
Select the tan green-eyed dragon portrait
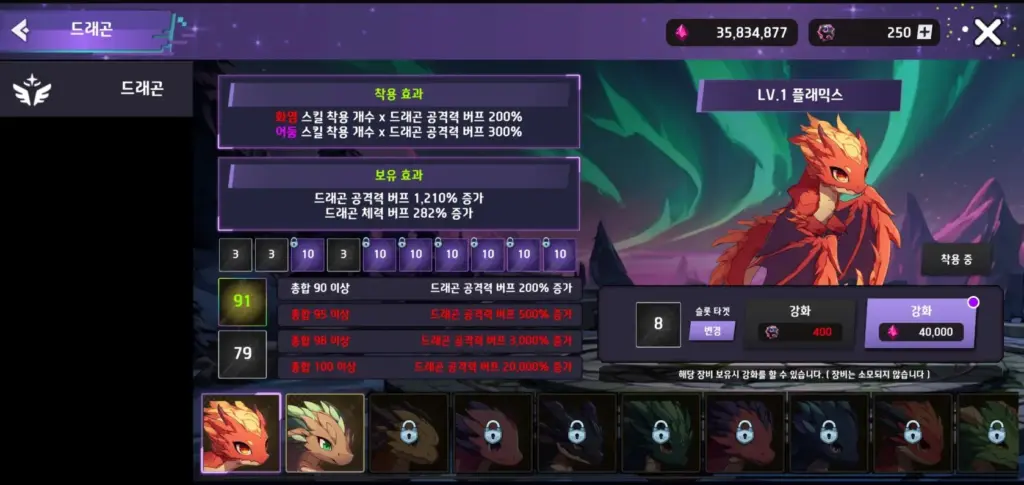pyautogui.click(x=325, y=432)
